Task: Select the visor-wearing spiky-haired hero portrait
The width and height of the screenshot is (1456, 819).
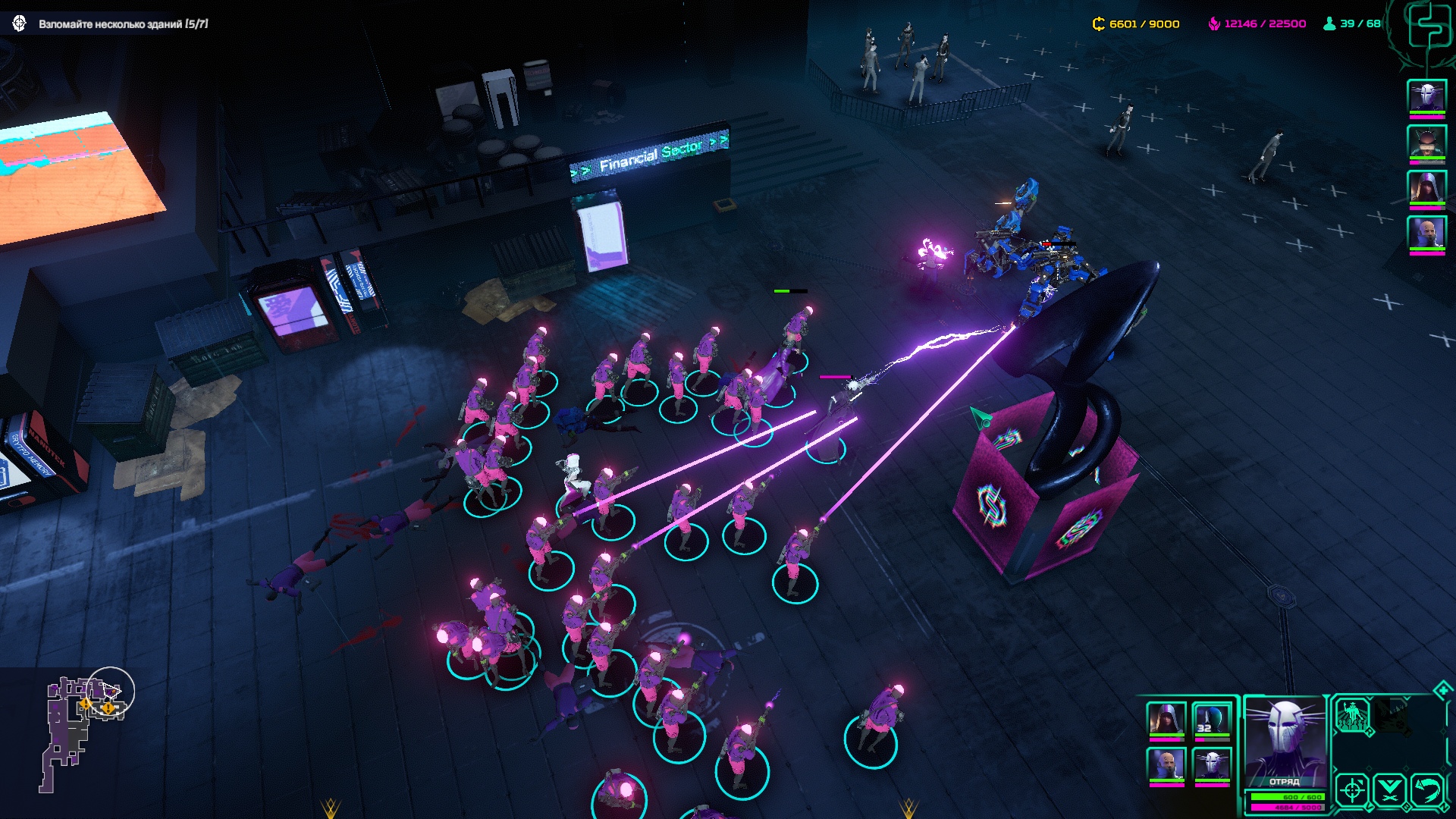Action: click(1426, 141)
